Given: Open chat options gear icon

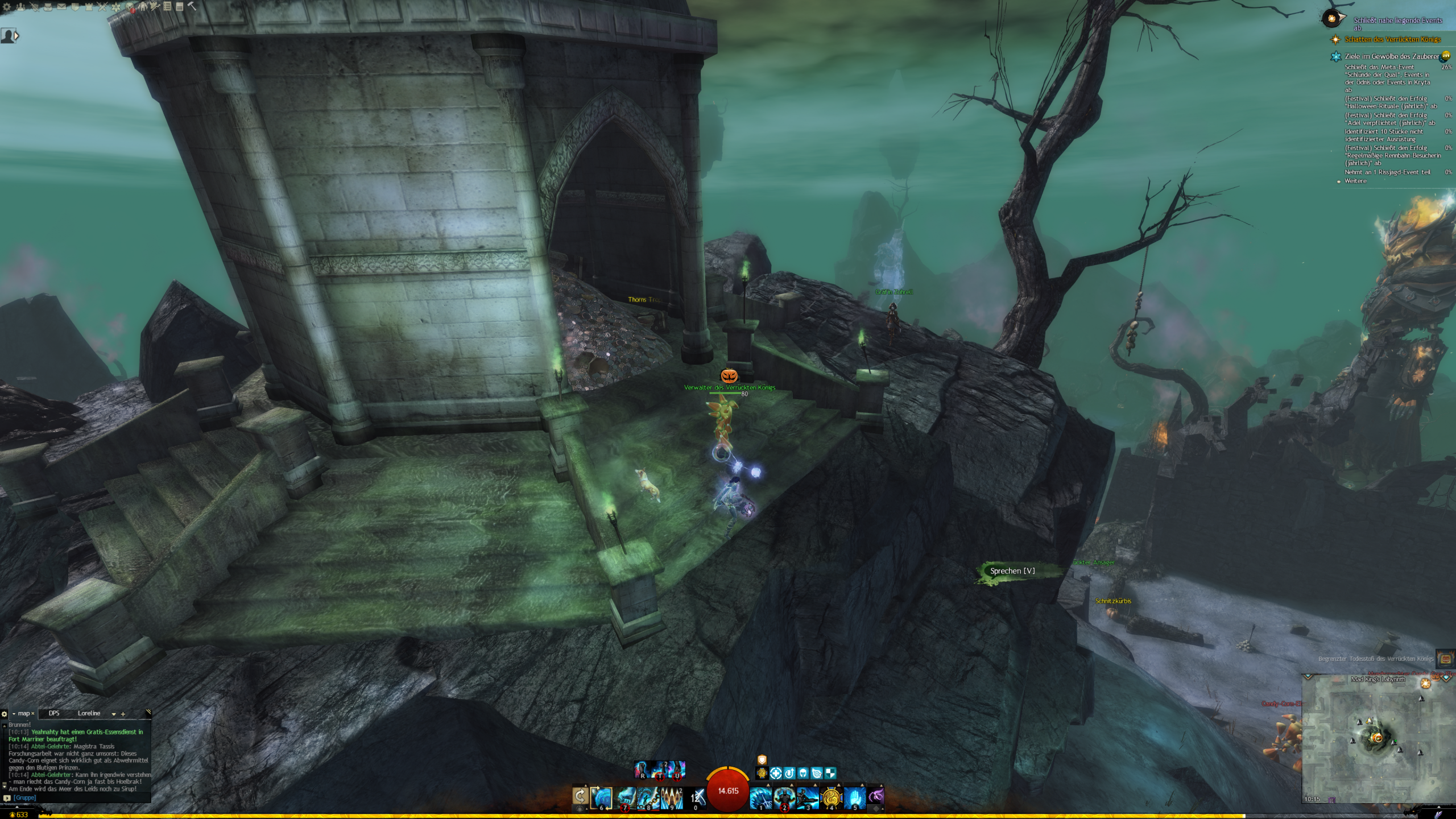Looking at the screenshot, I should [5, 714].
